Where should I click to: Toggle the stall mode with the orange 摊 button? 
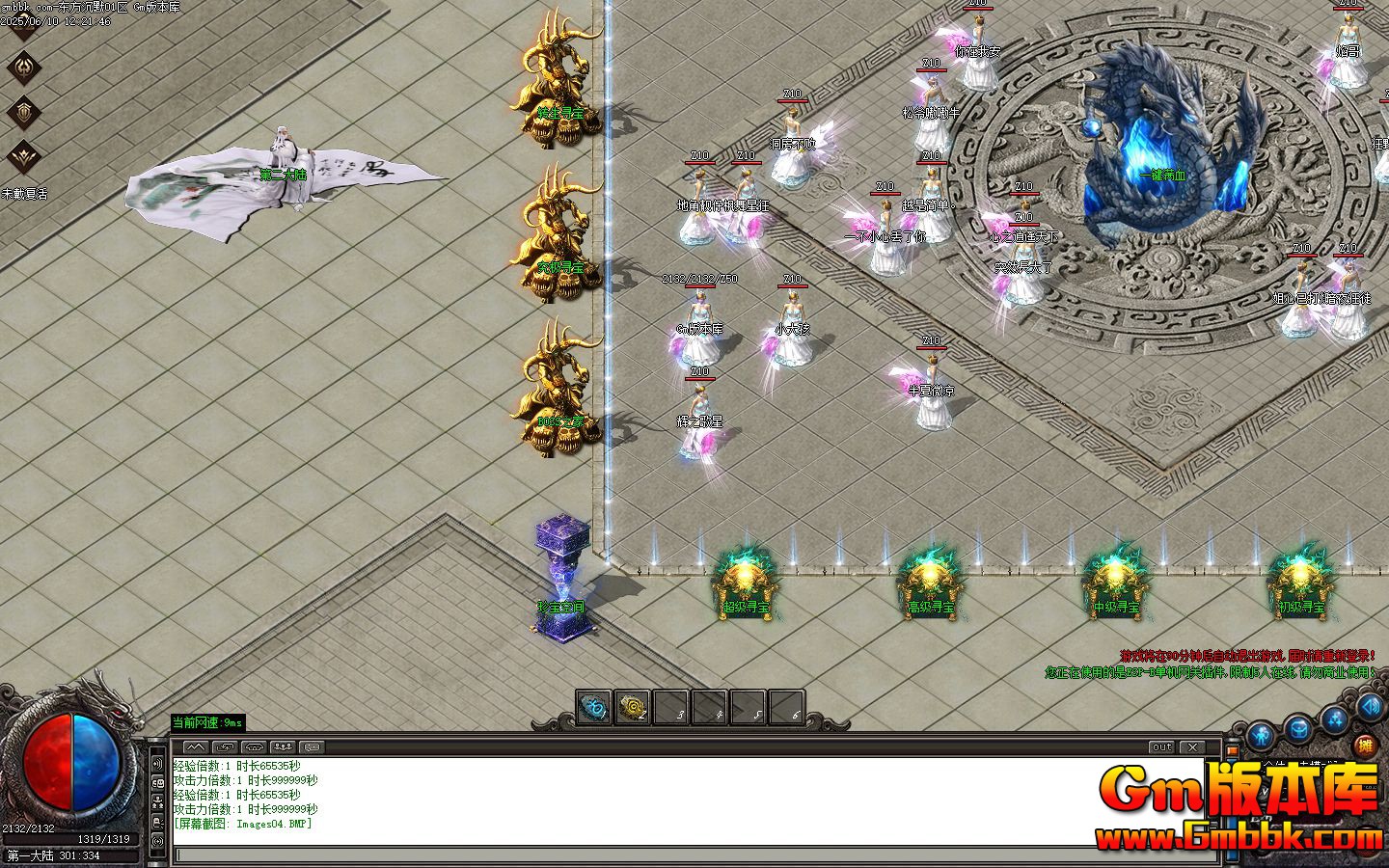click(x=1365, y=746)
